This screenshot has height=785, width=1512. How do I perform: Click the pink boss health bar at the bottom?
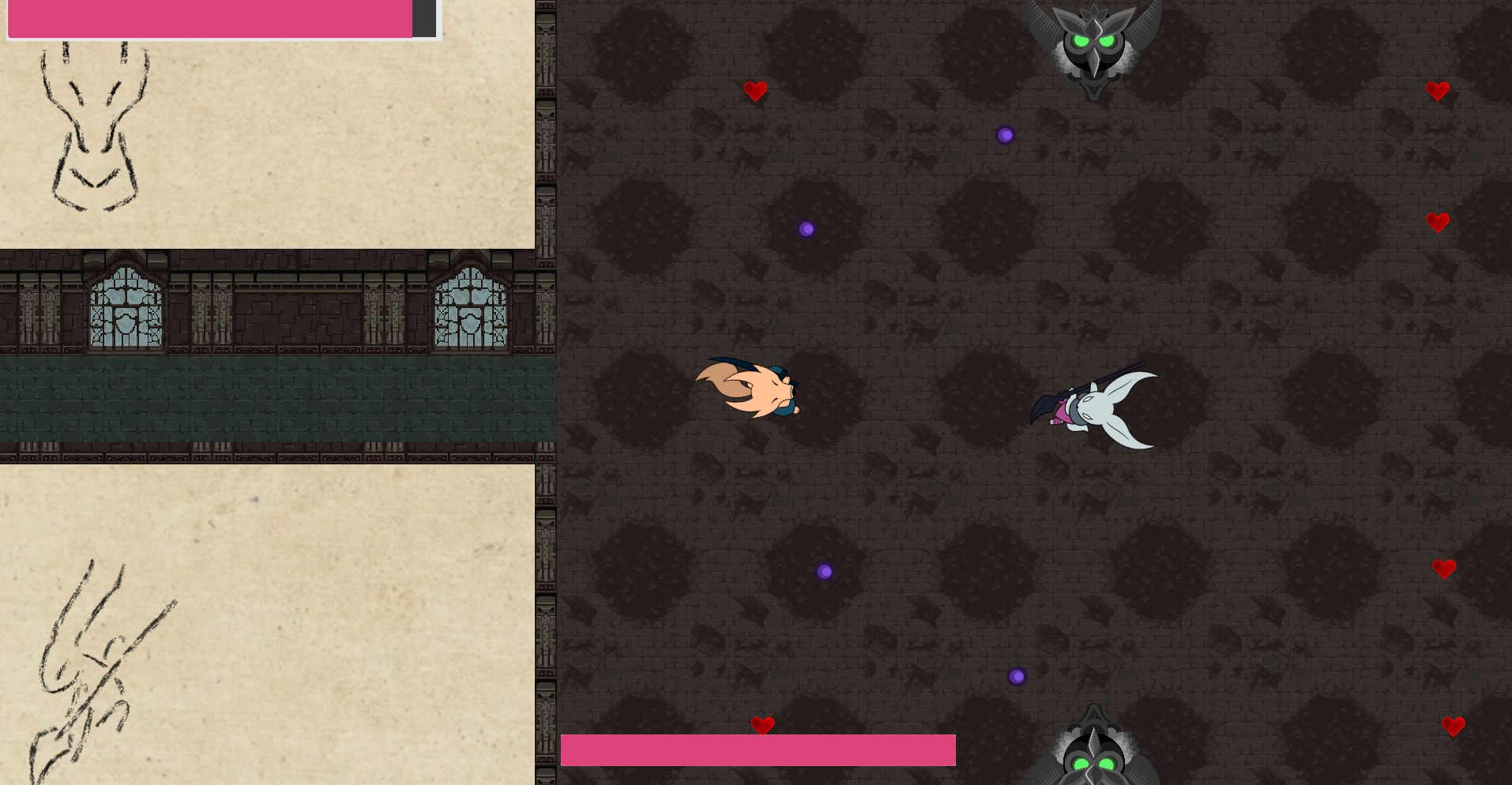pos(757,749)
